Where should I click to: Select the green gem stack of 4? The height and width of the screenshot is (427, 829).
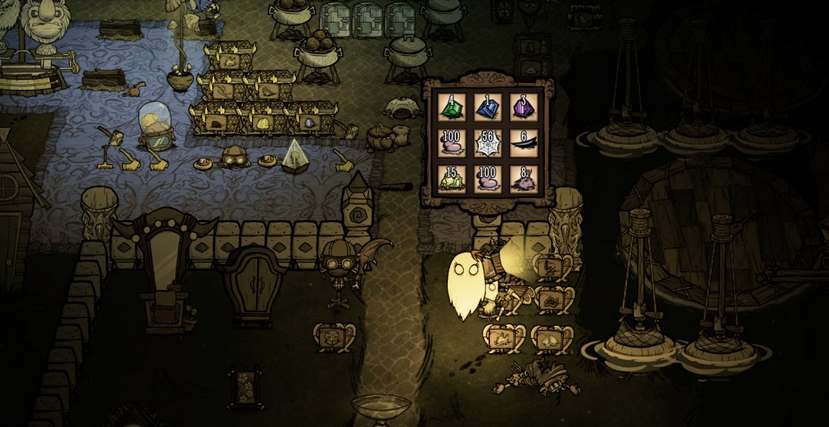click(x=452, y=105)
